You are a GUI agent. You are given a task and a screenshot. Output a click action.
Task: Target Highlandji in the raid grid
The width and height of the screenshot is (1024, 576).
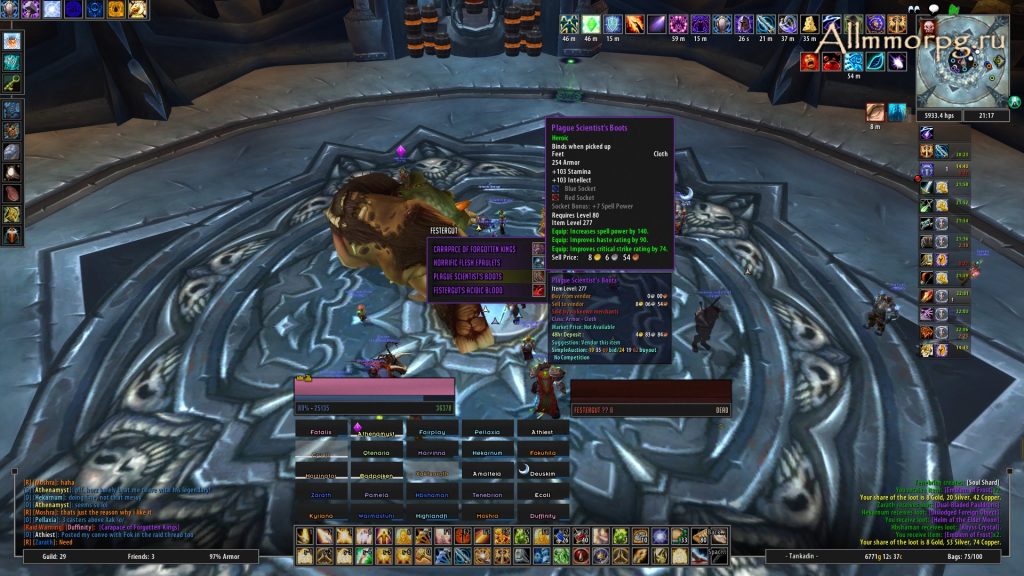pyautogui.click(x=433, y=516)
